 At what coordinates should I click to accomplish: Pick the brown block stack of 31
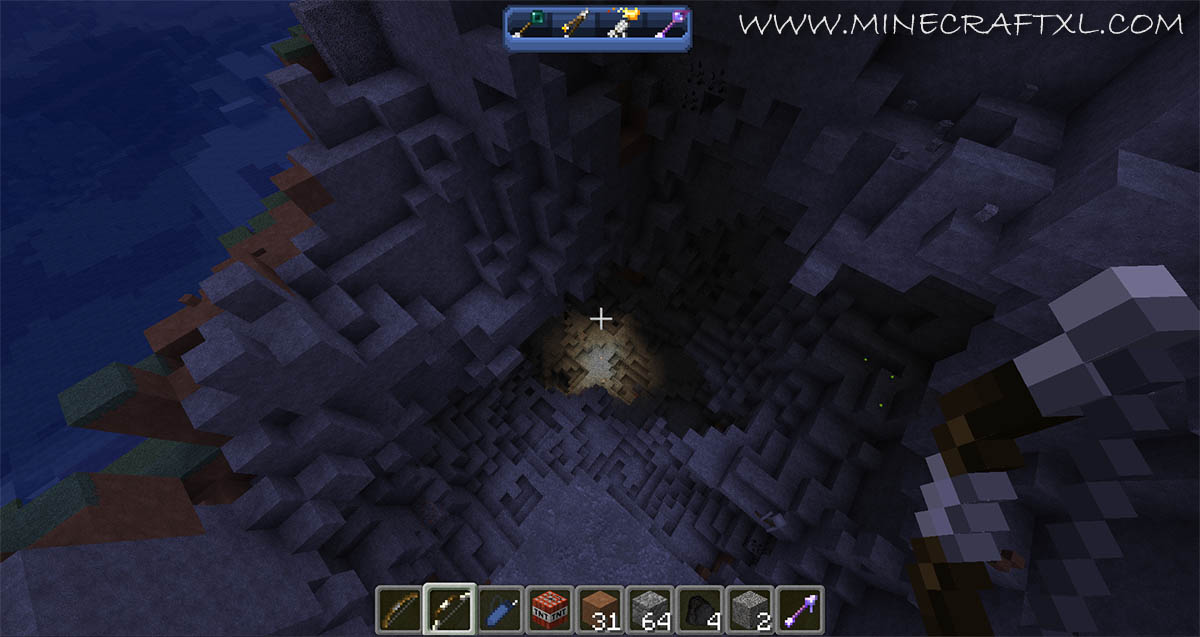(599, 608)
